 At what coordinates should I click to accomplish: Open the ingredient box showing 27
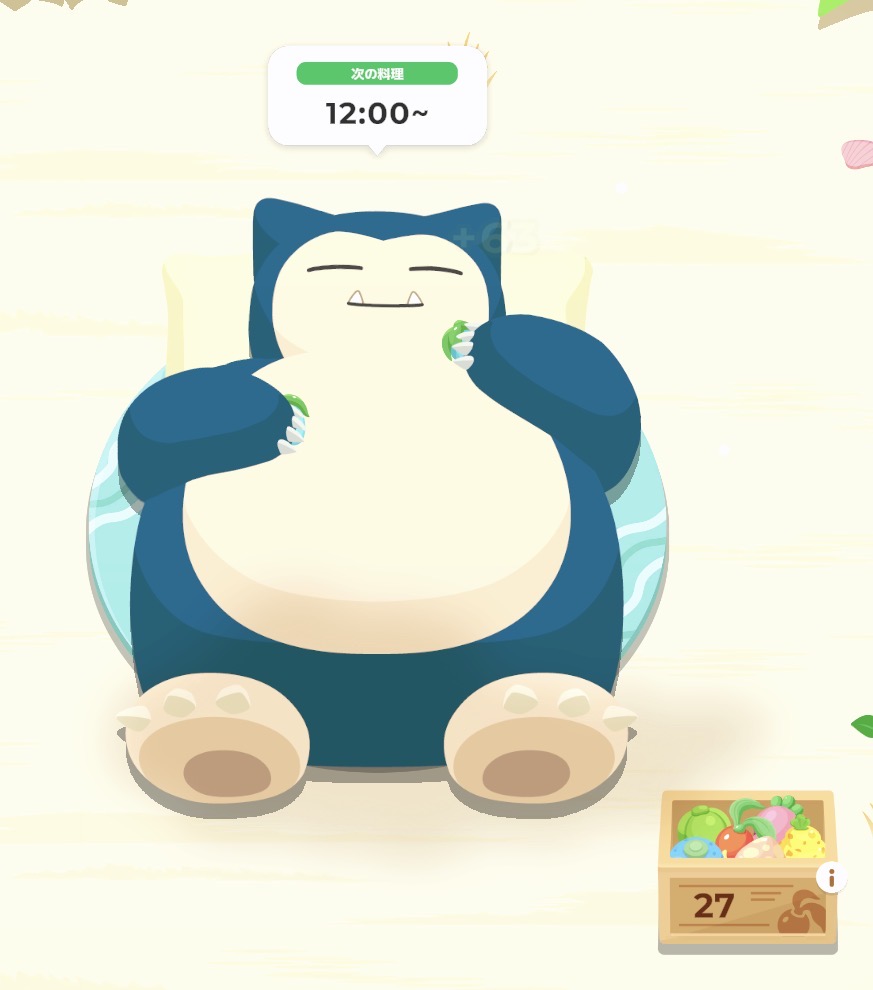click(x=745, y=870)
